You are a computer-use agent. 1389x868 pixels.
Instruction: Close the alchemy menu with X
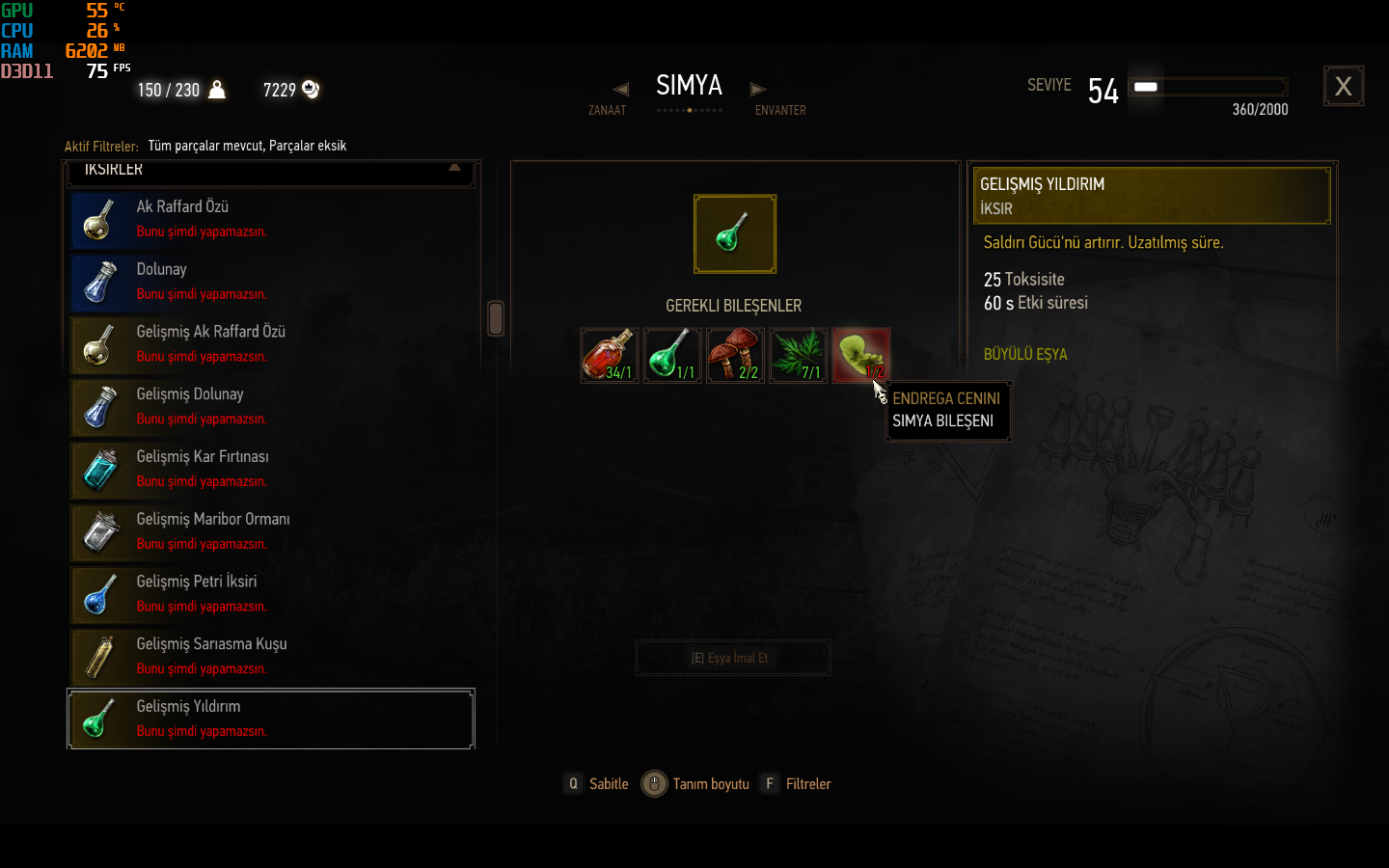(x=1343, y=87)
